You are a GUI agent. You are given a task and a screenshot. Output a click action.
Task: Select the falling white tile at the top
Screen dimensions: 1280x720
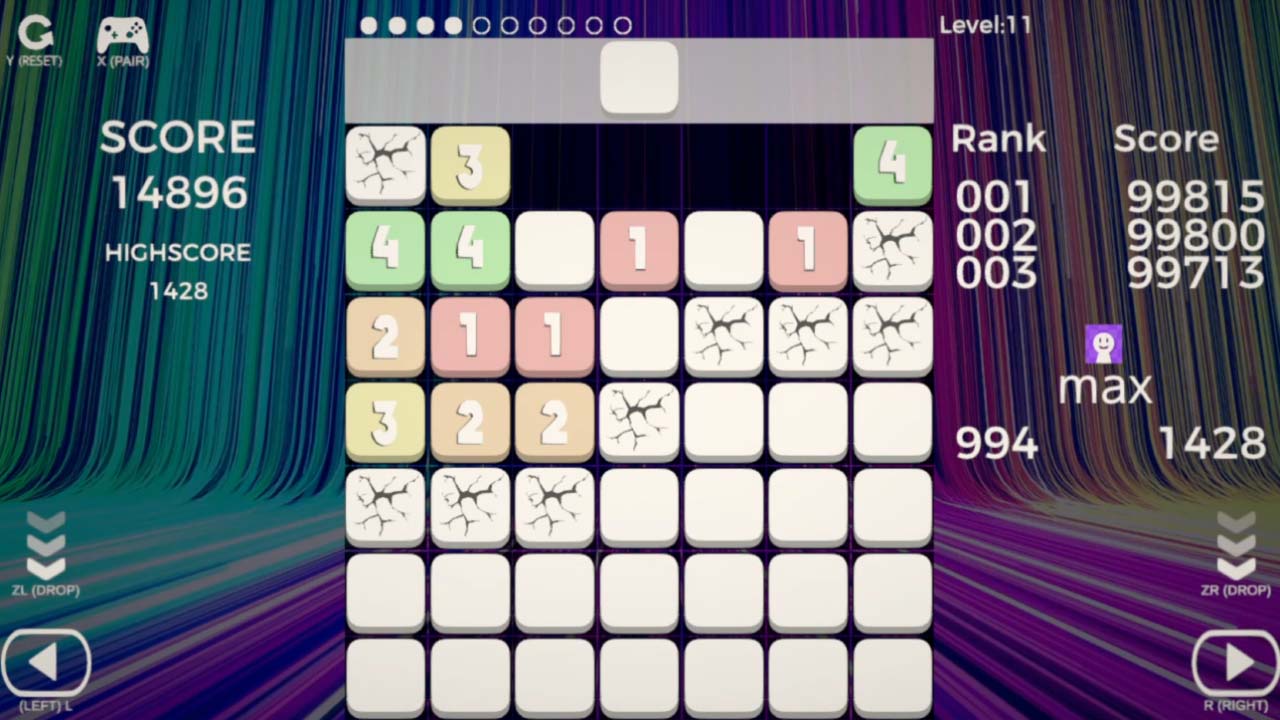pyautogui.click(x=639, y=77)
